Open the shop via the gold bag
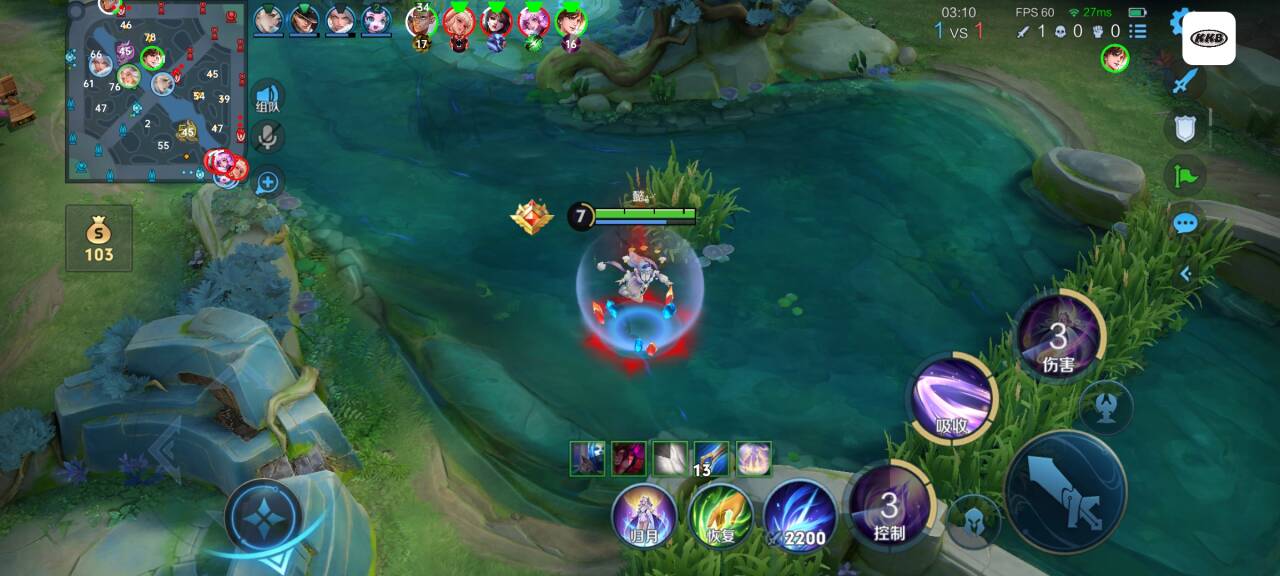The image size is (1280, 576). point(99,239)
